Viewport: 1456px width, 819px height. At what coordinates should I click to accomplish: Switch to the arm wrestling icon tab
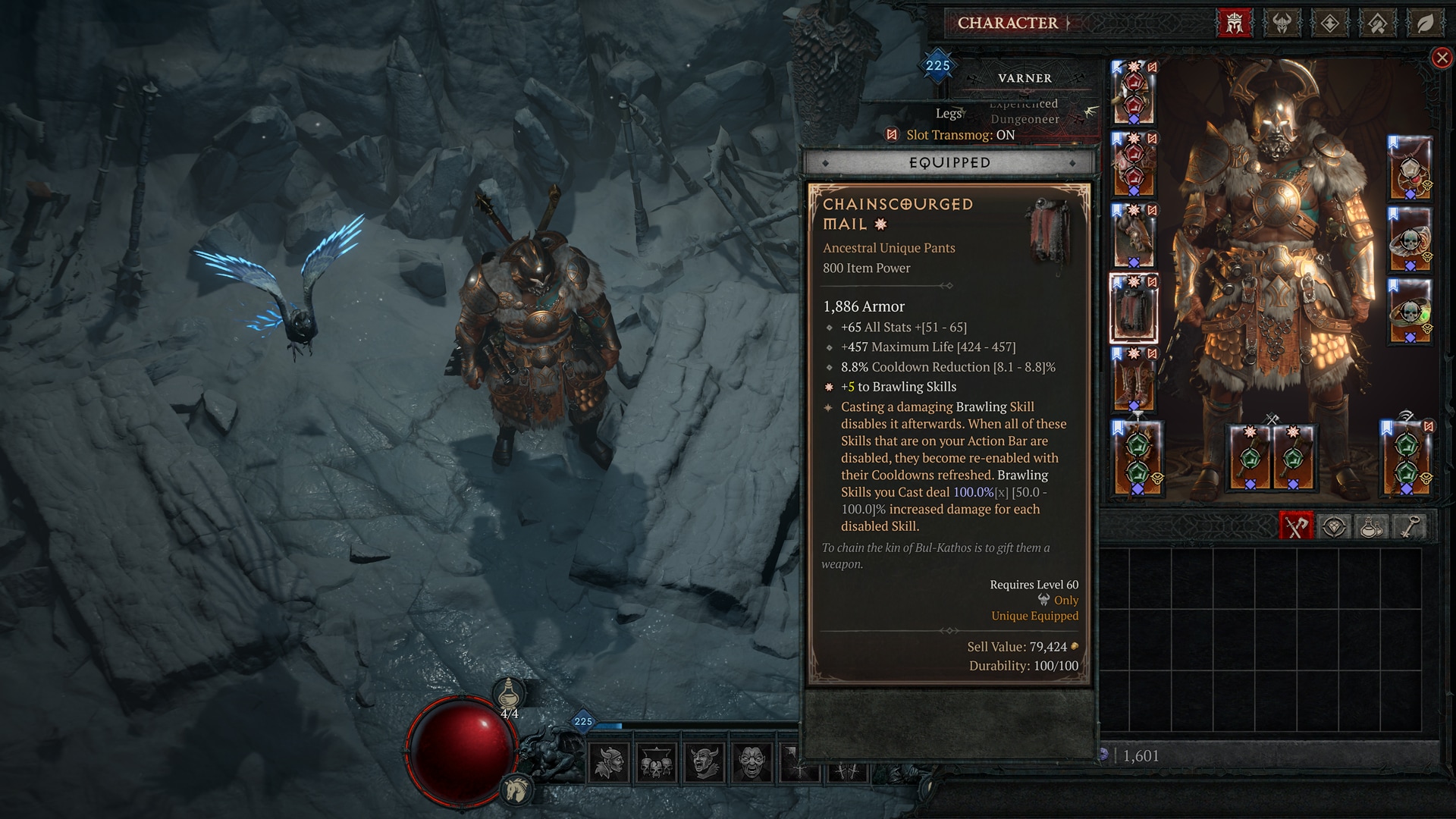[x=1377, y=24]
